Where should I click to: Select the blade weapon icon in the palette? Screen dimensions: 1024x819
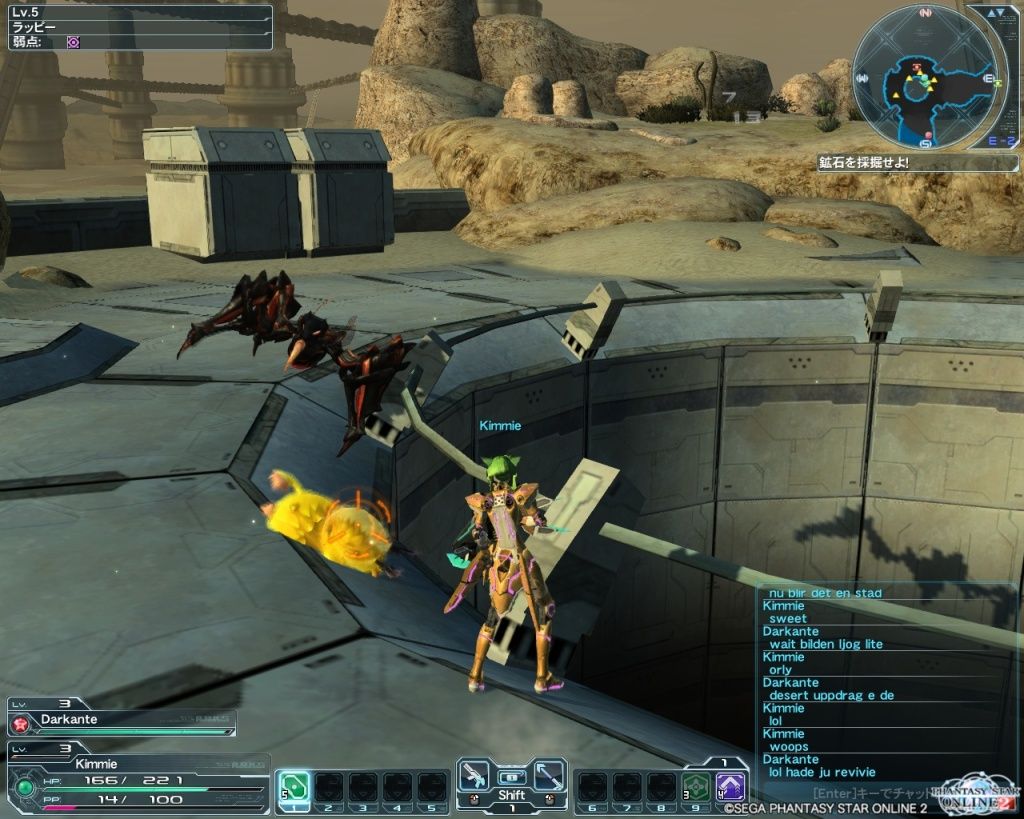(x=549, y=775)
